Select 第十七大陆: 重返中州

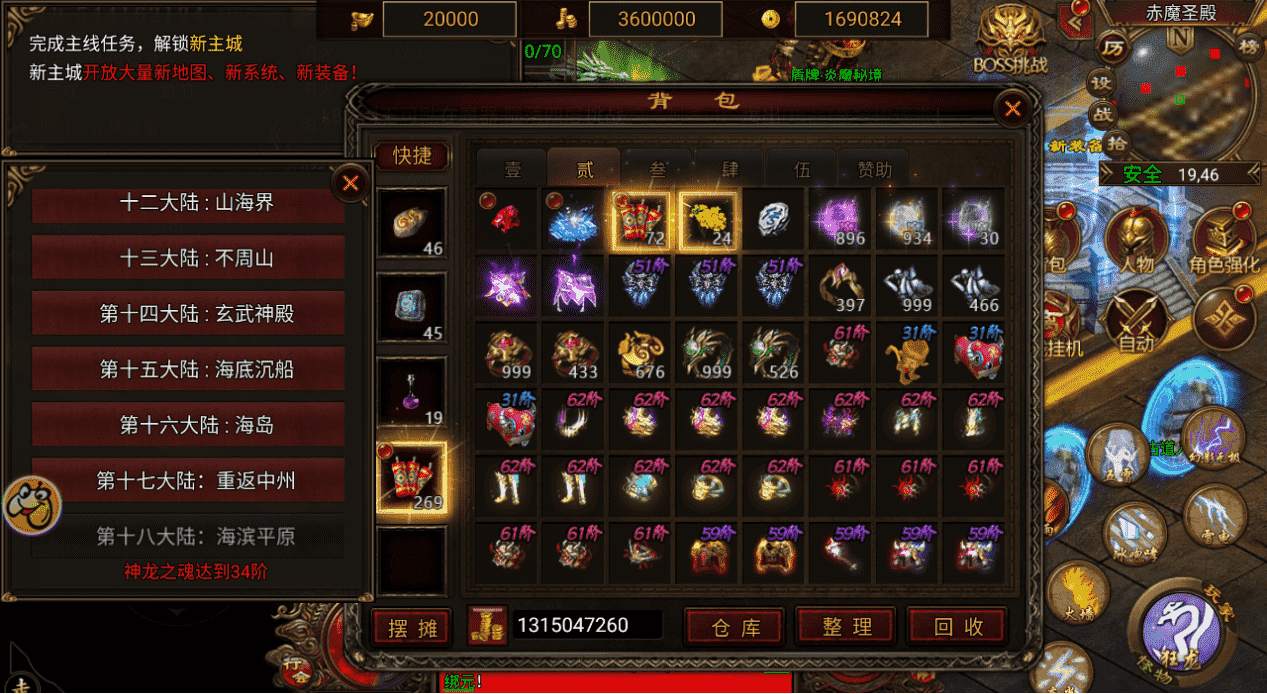188,481
